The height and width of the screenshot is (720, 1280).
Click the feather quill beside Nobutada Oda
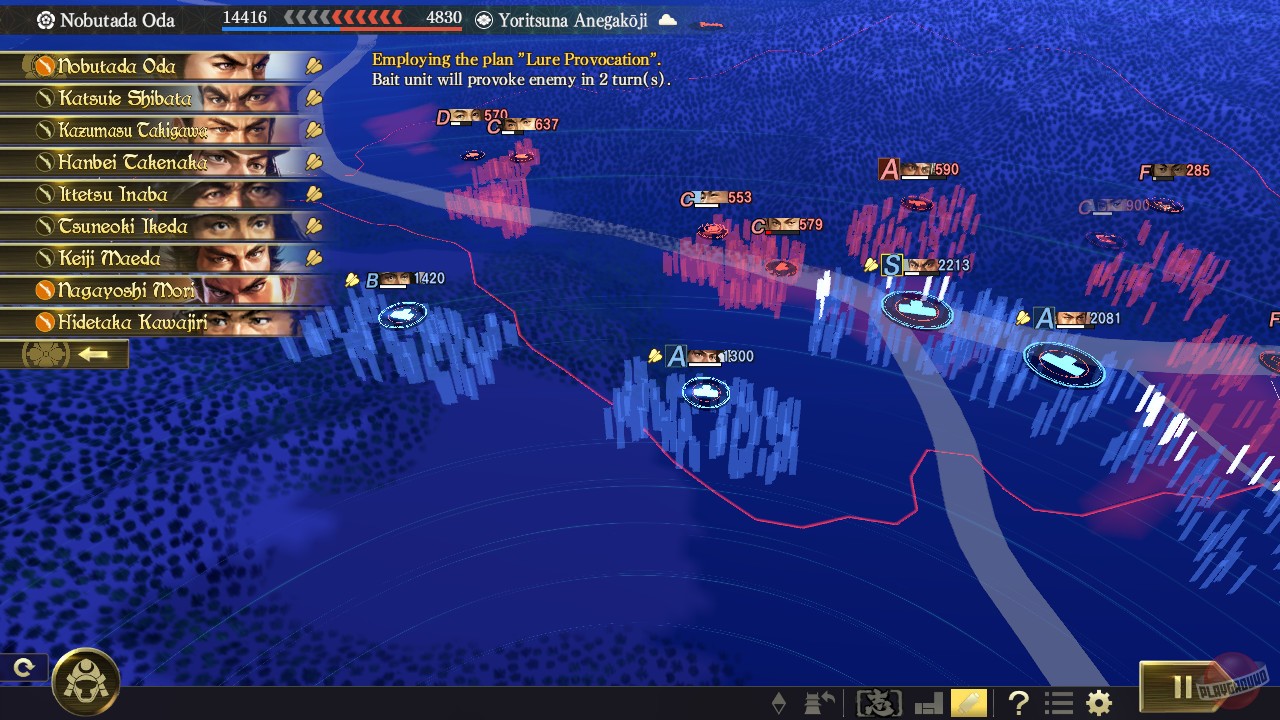(x=312, y=66)
